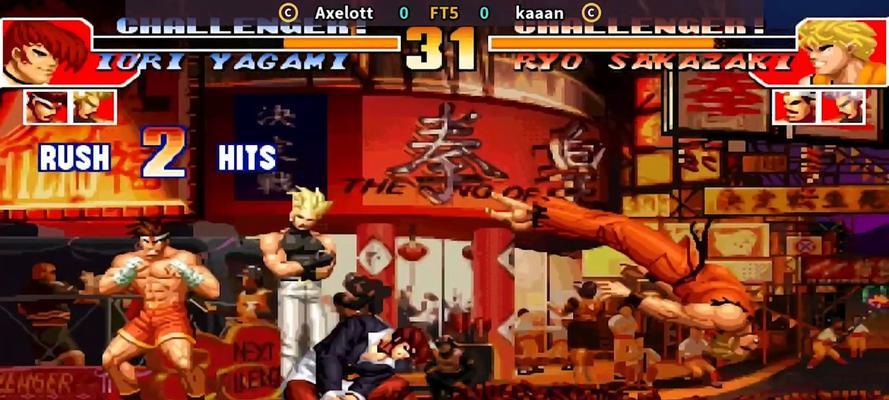889x400 pixels.
Task: Pick the white-haired reserve fighter portrait
Action: [843, 107]
